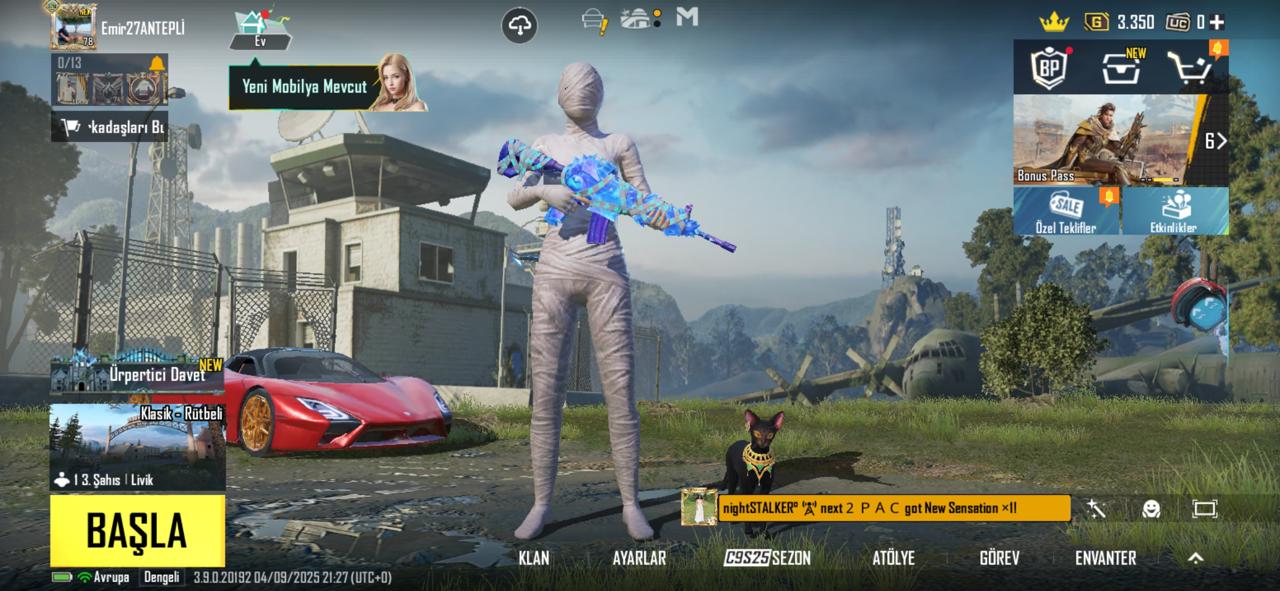
Task: Open the Ürpertici Davet event banner
Action: point(137,375)
